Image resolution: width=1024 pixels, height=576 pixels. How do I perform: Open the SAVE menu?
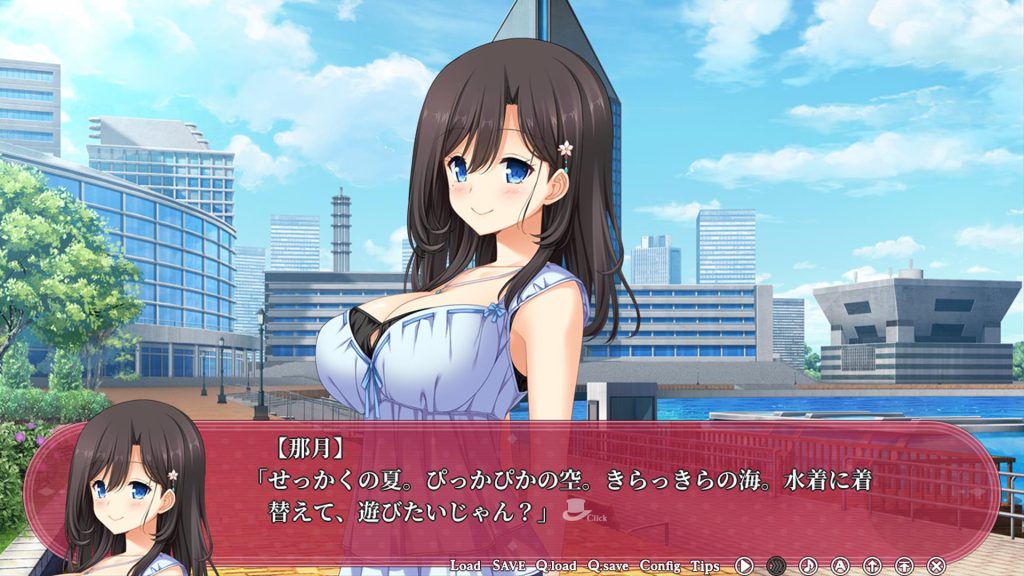click(x=509, y=566)
